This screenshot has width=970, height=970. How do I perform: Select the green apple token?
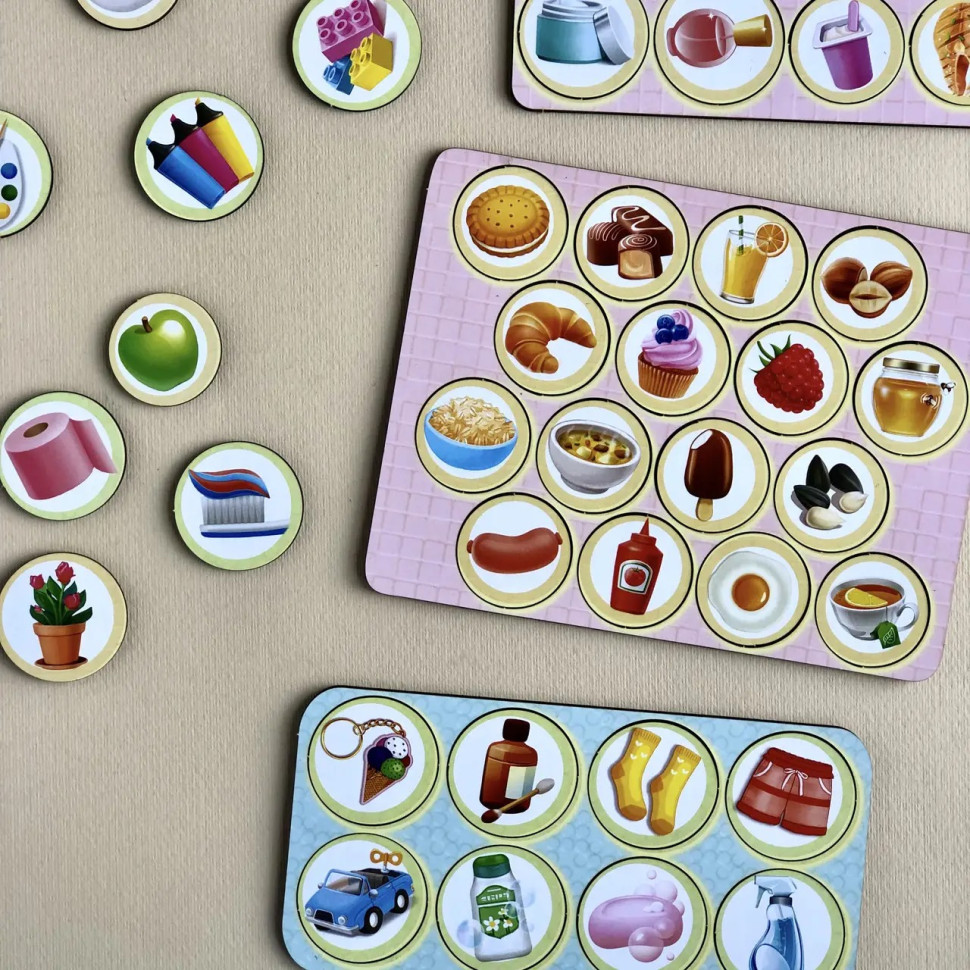tap(164, 349)
